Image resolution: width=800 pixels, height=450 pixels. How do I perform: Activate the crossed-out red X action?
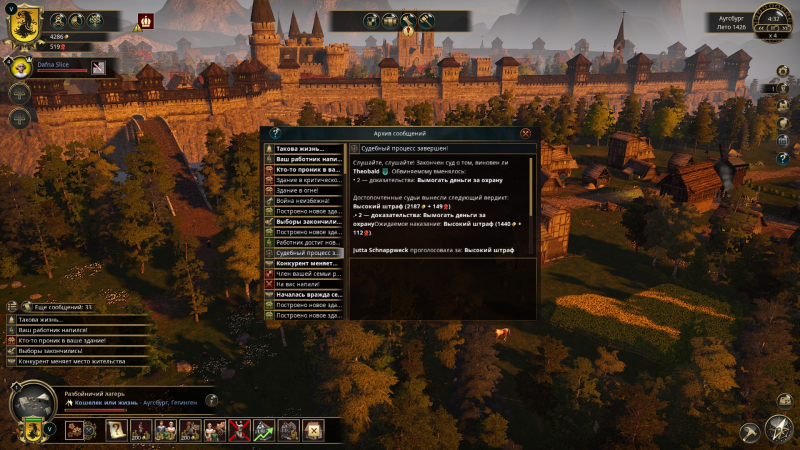tap(240, 430)
